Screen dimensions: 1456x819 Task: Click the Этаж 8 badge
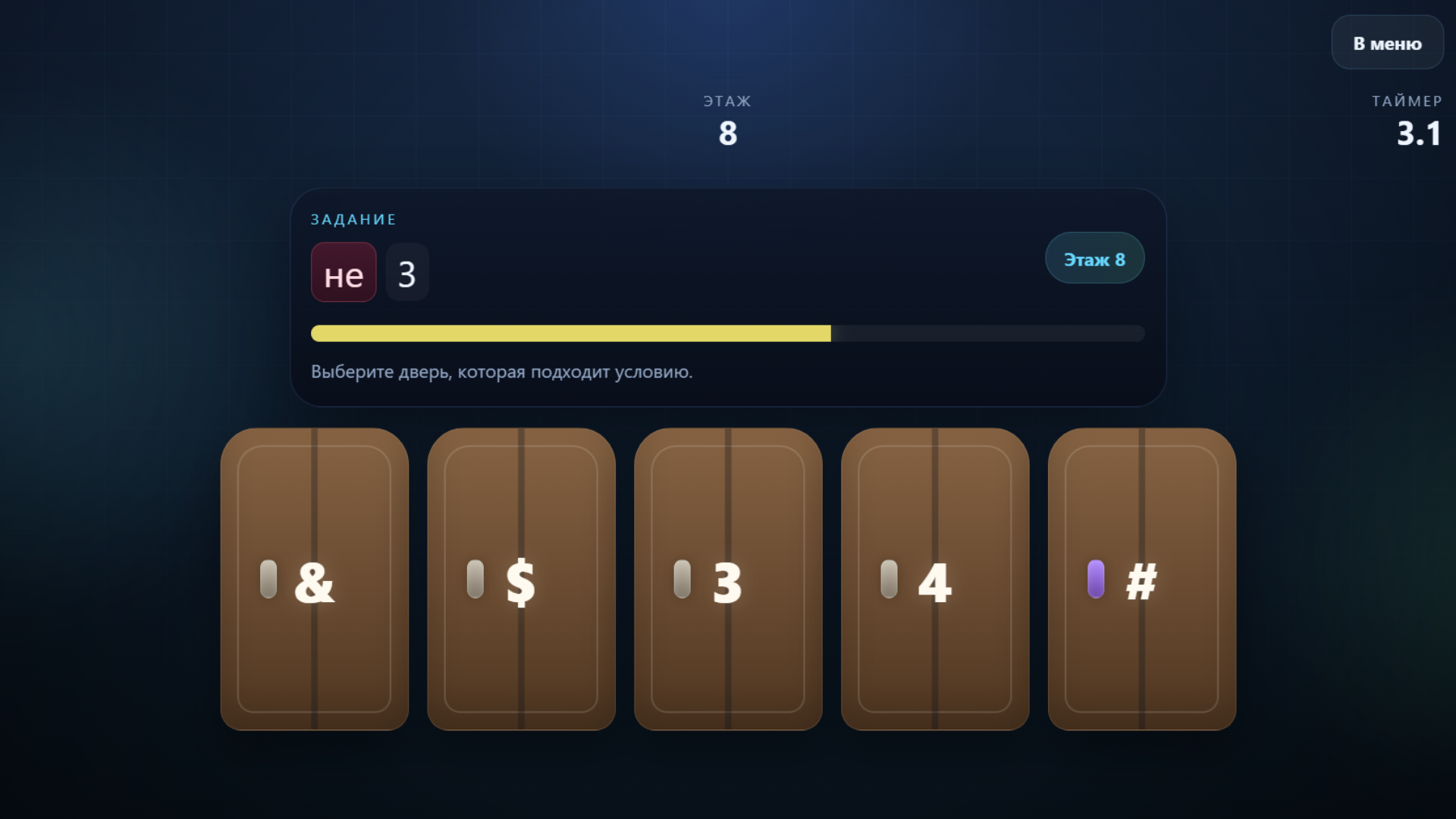1094,258
